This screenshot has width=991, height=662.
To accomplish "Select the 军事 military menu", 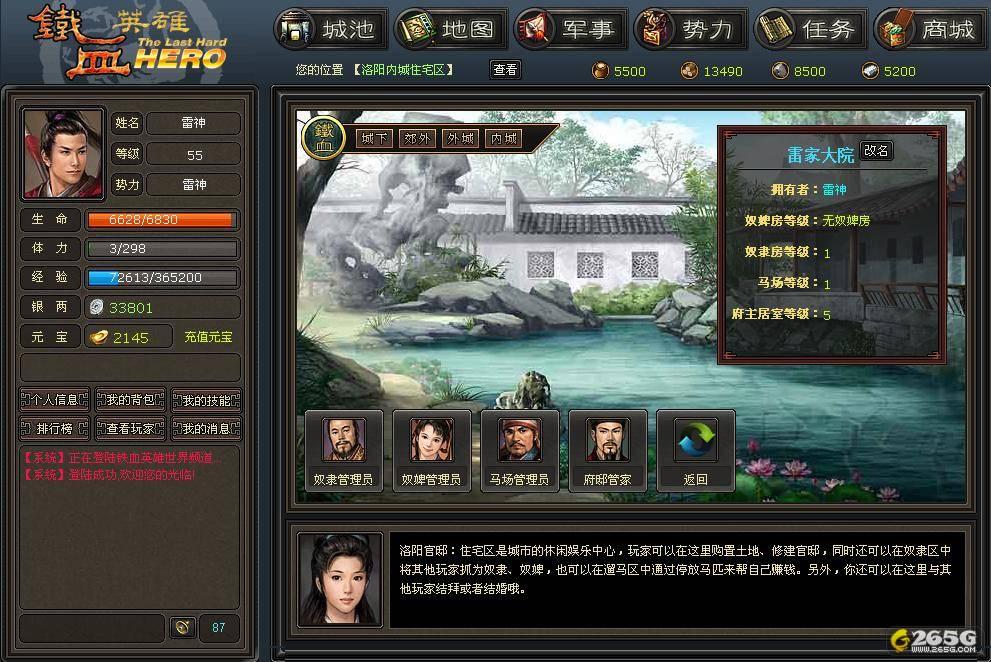I will pos(571,30).
